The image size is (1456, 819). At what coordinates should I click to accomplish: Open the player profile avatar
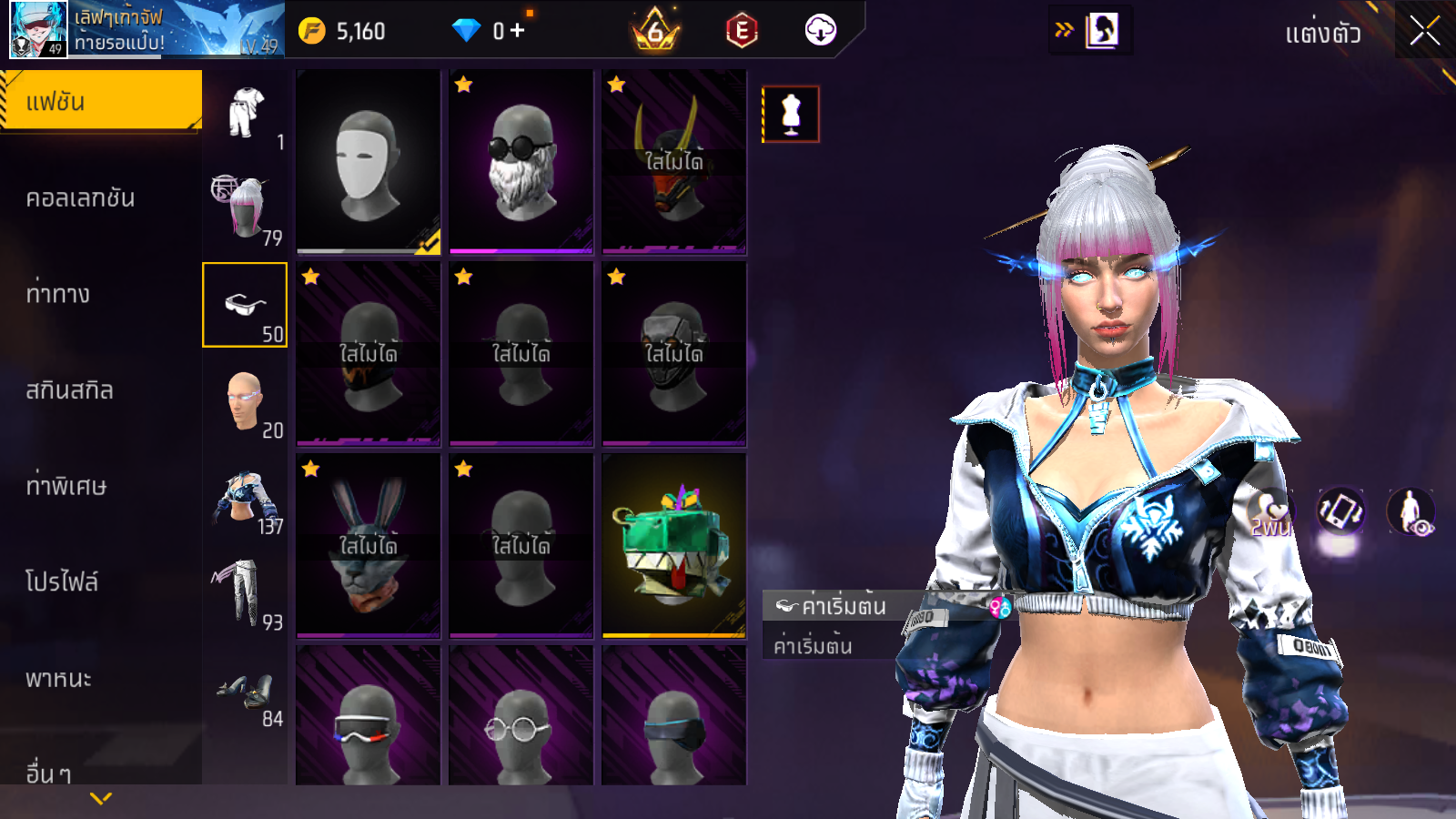(x=38, y=29)
